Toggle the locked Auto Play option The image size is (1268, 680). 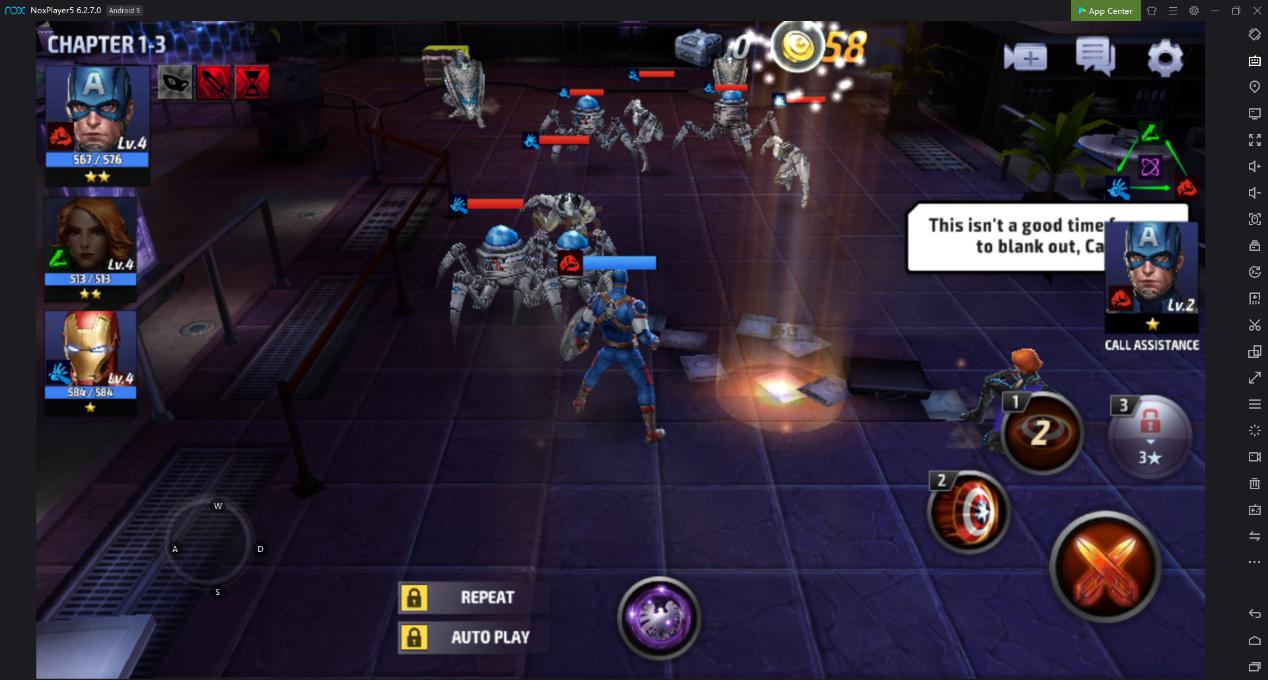click(x=472, y=637)
